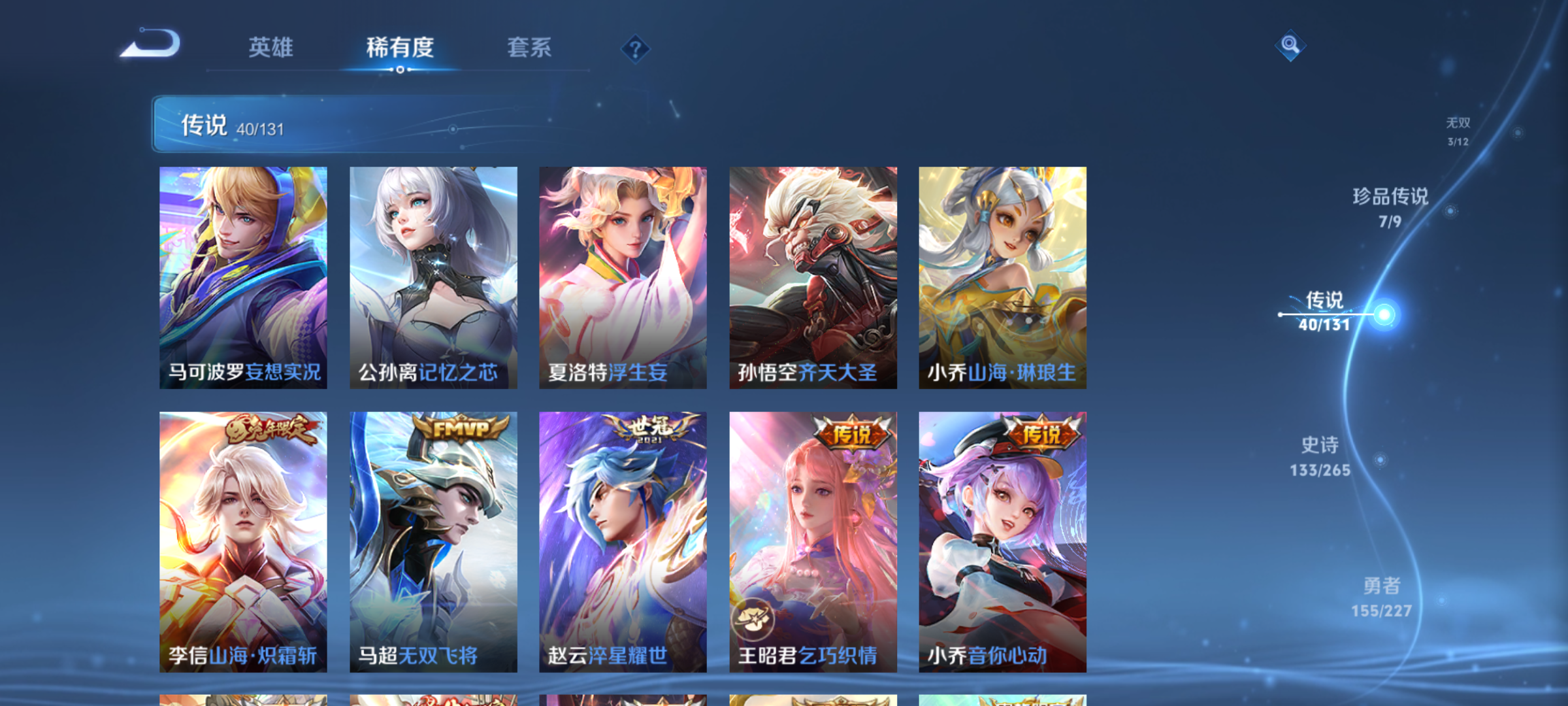The image size is (1568, 706).
Task: Switch to the 英雄 tab
Action: 270,48
